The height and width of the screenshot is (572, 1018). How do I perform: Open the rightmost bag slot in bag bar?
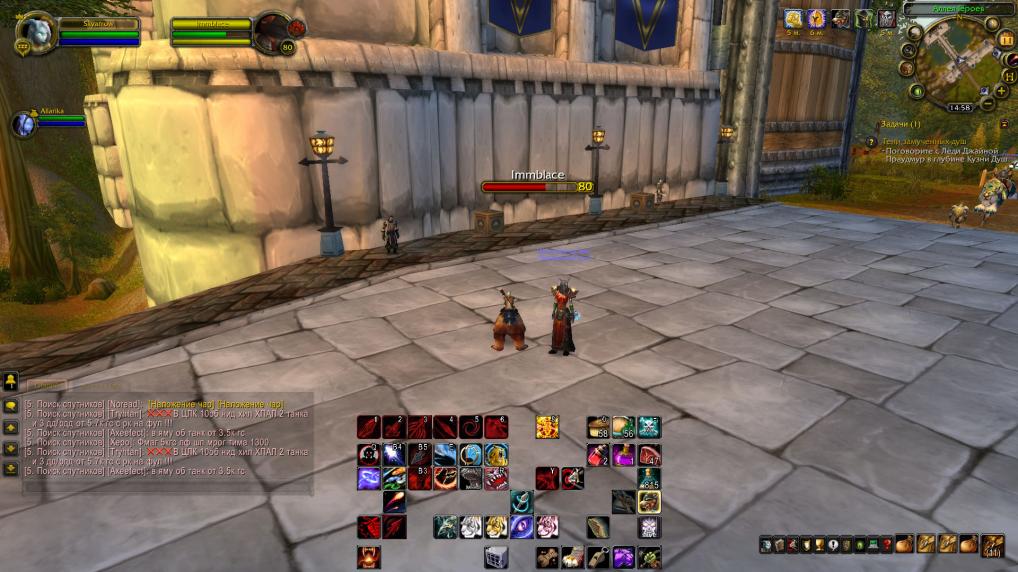coord(992,544)
